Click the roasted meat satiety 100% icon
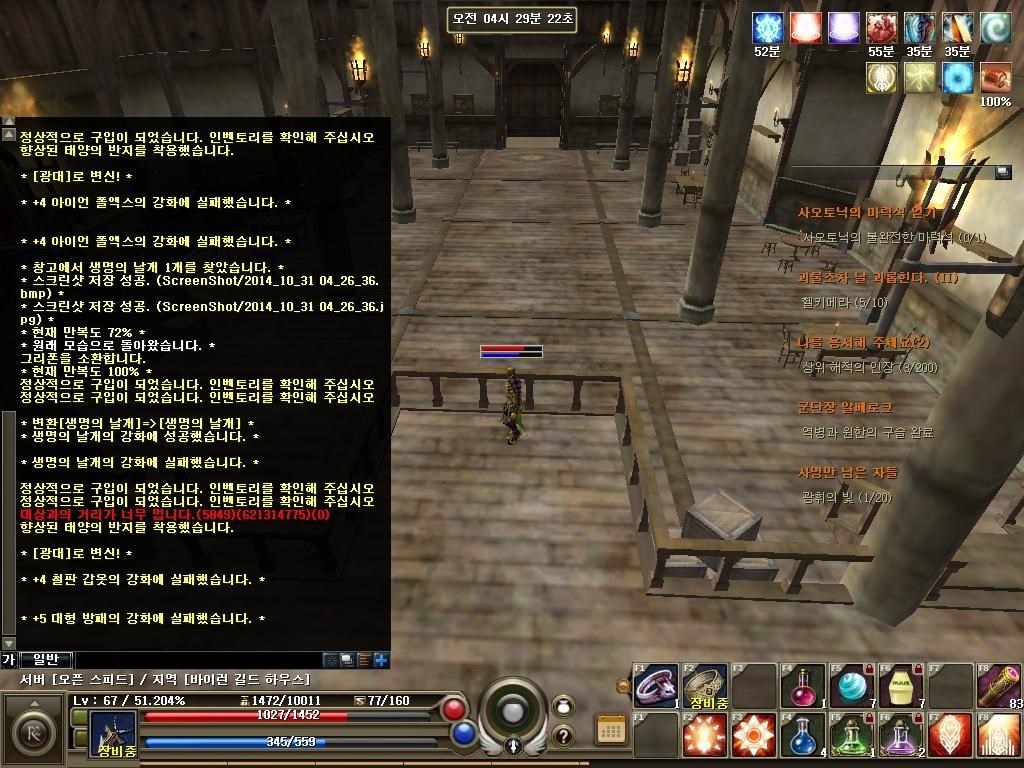 (995, 78)
